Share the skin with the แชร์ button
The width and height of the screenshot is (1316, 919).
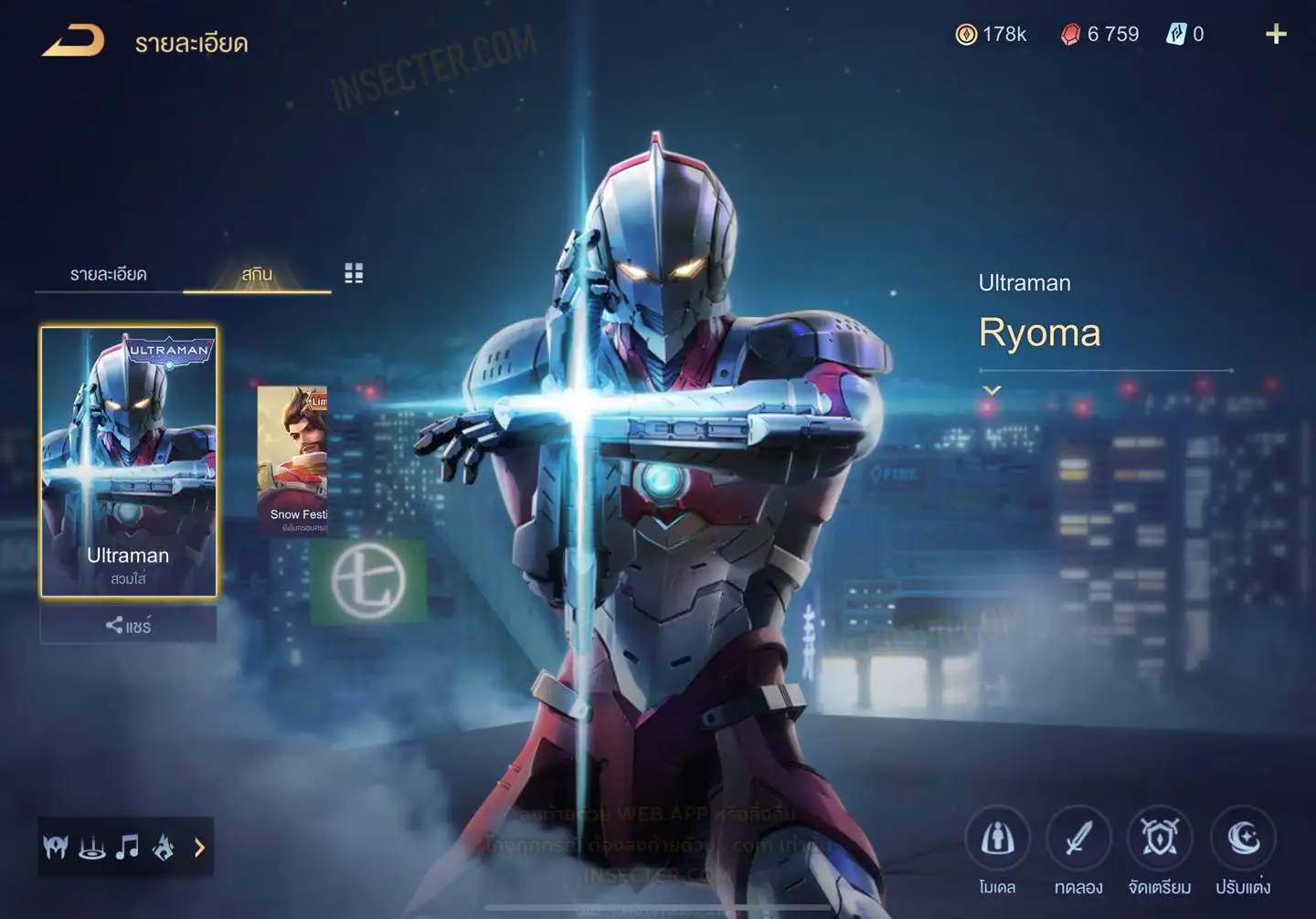coord(128,626)
